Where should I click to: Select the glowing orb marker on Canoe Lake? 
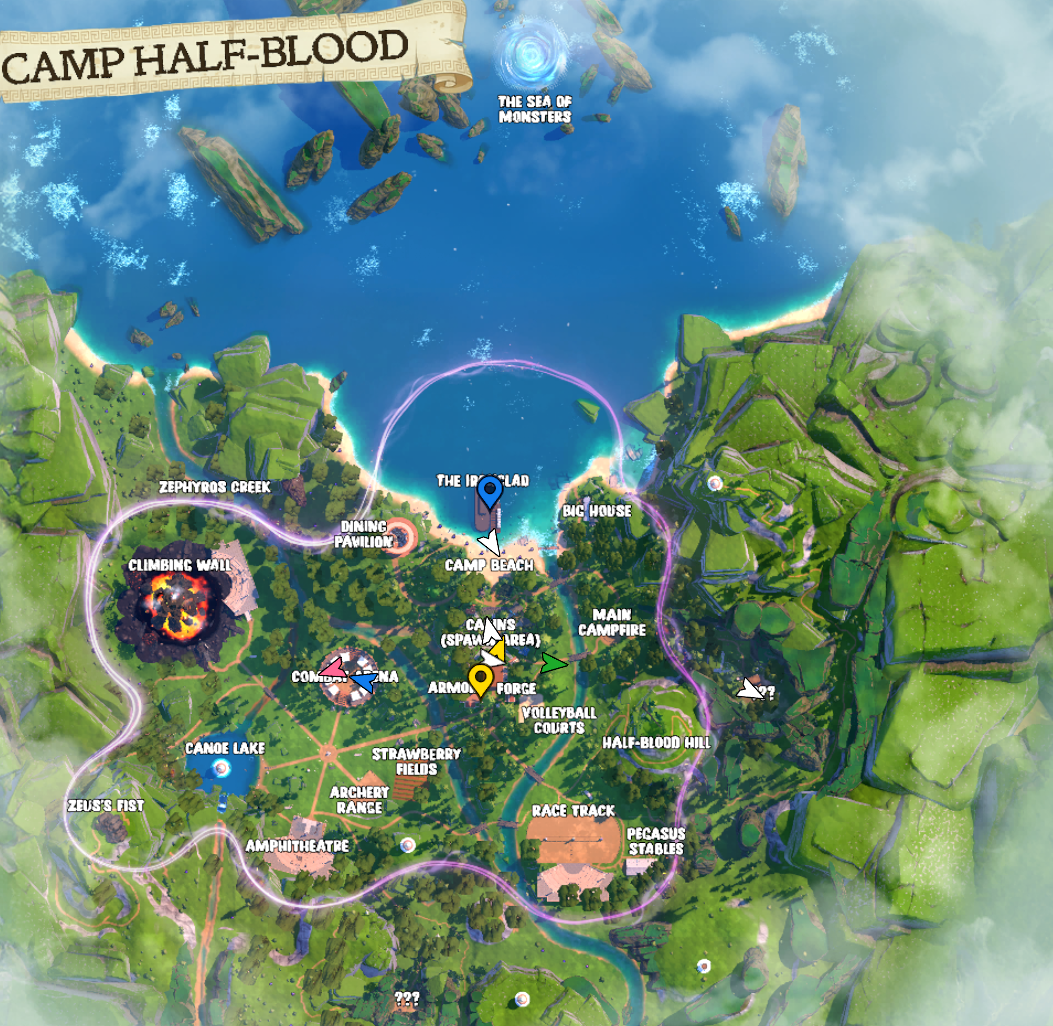coord(221,767)
